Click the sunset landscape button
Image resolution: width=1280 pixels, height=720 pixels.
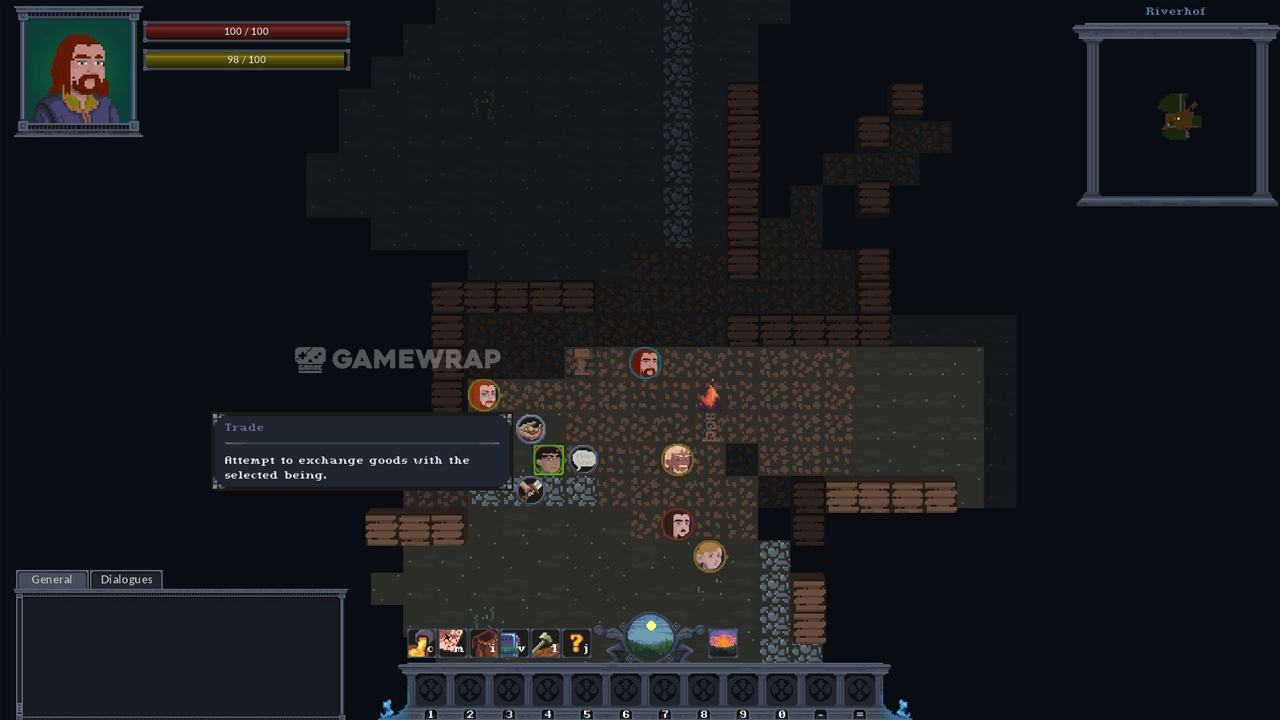722,641
